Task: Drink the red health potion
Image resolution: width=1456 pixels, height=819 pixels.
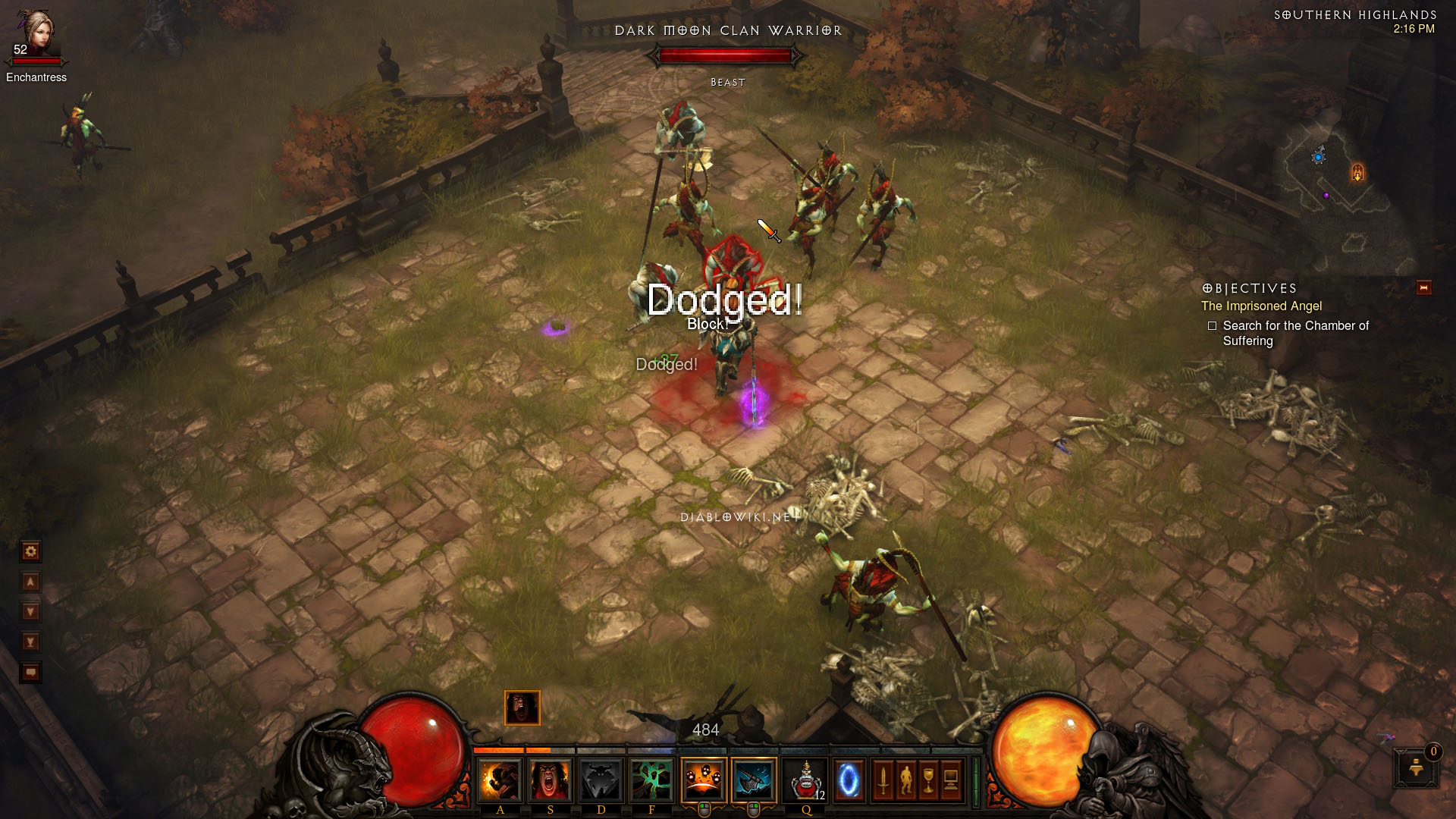Action: [x=805, y=780]
